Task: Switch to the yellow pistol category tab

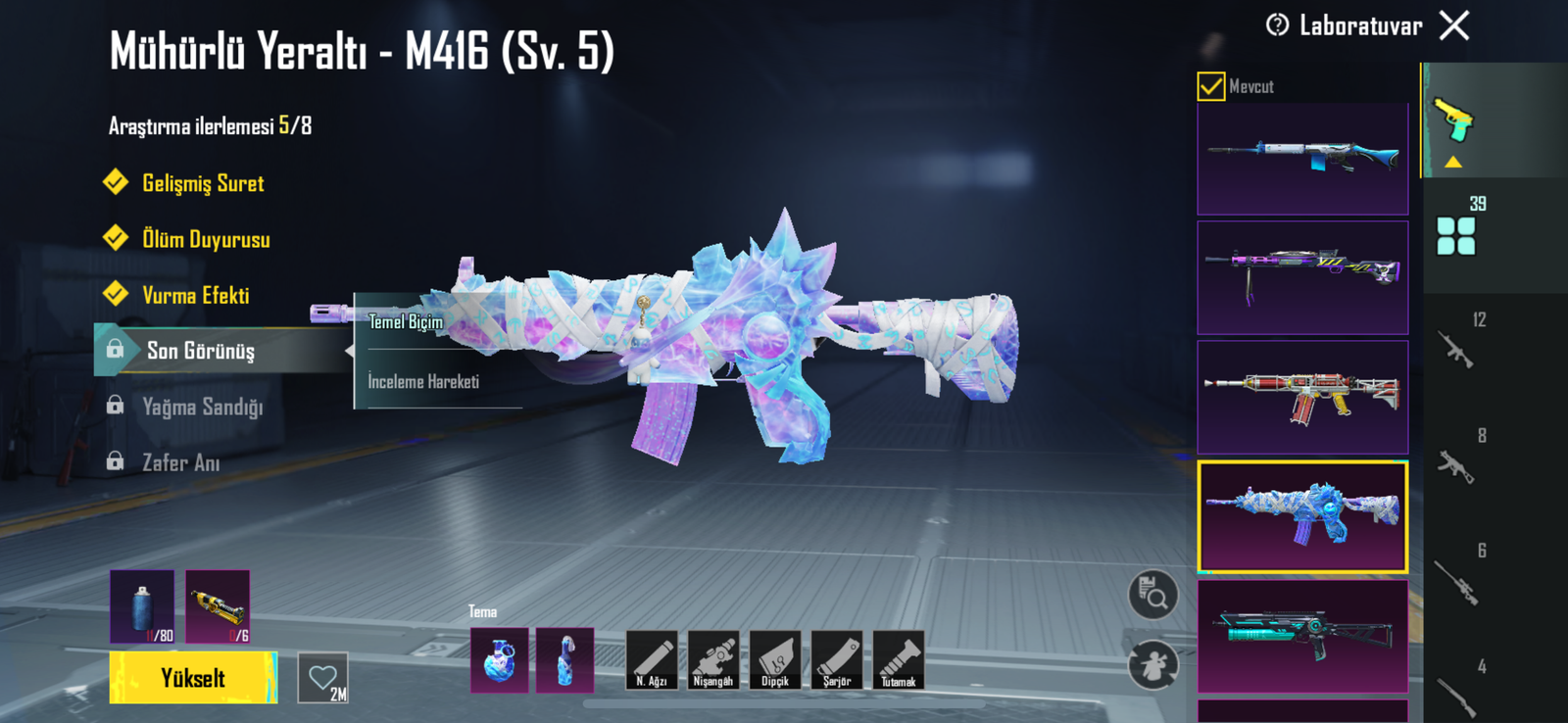Action: [1454, 120]
